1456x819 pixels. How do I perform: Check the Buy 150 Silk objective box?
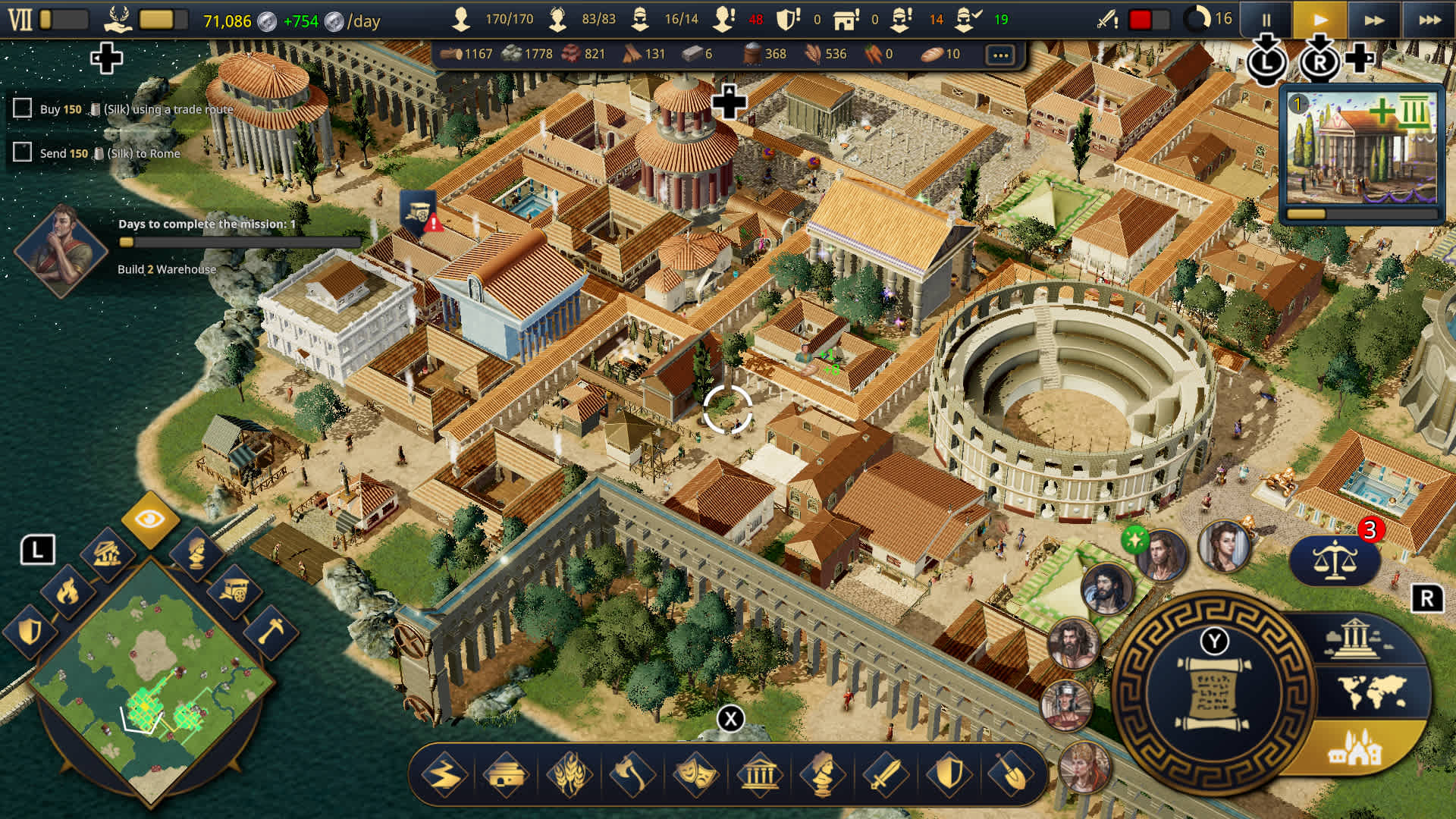[x=21, y=108]
